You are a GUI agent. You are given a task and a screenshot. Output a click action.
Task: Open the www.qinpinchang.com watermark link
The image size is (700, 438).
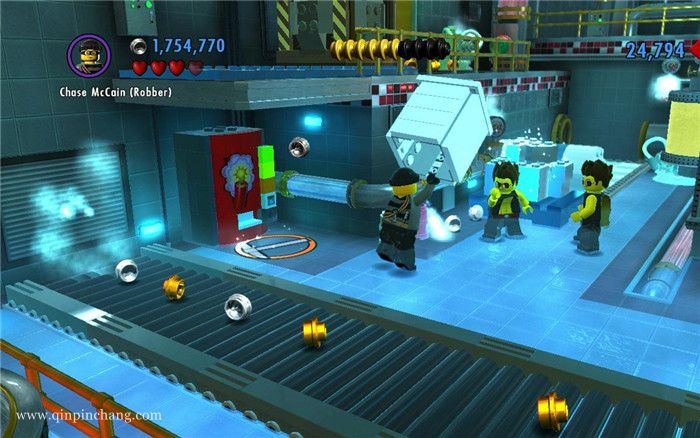pyautogui.click(x=89, y=415)
